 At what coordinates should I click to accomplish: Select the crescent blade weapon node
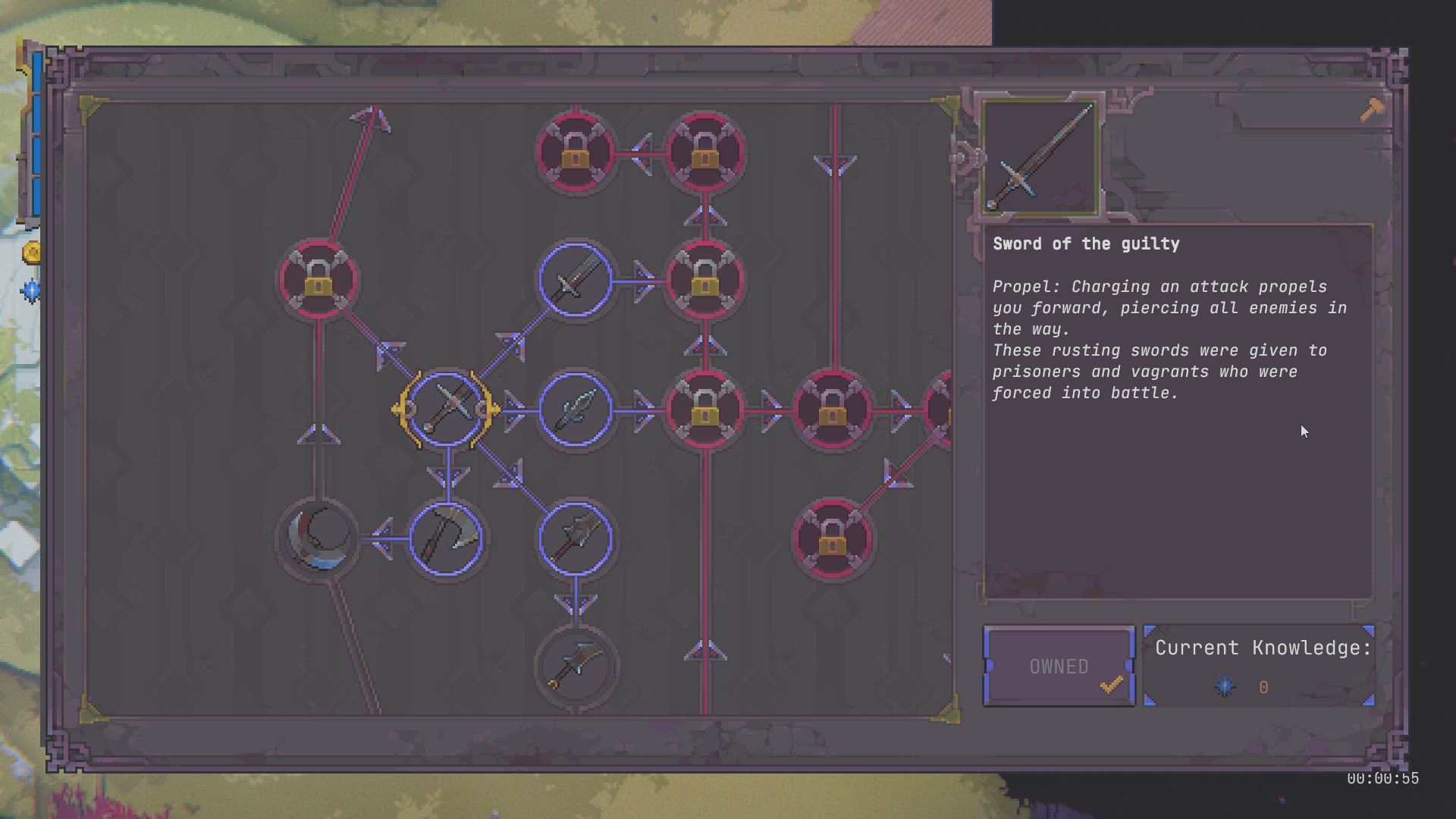coord(318,538)
